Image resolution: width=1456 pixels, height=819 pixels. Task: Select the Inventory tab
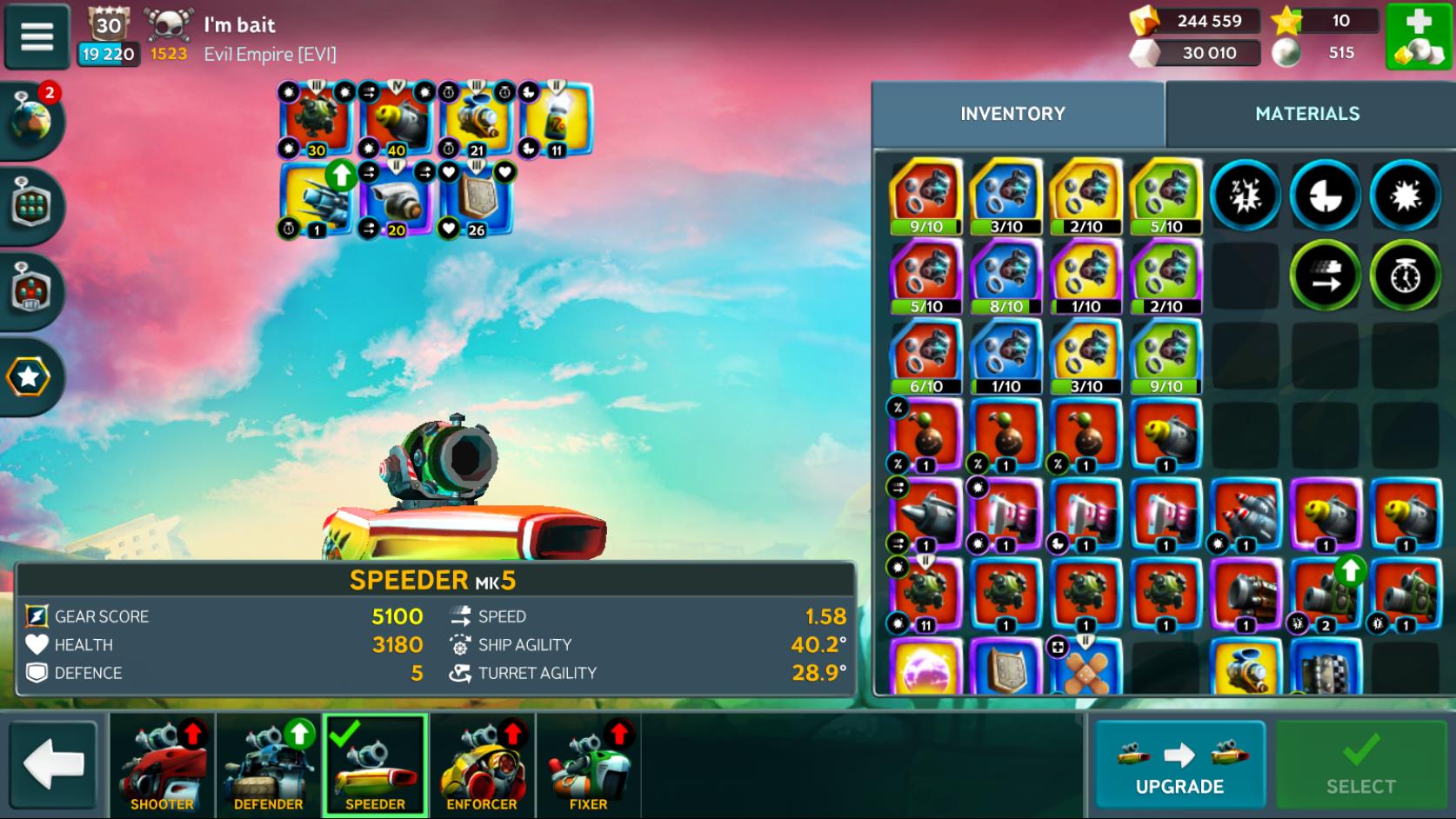point(1012,113)
